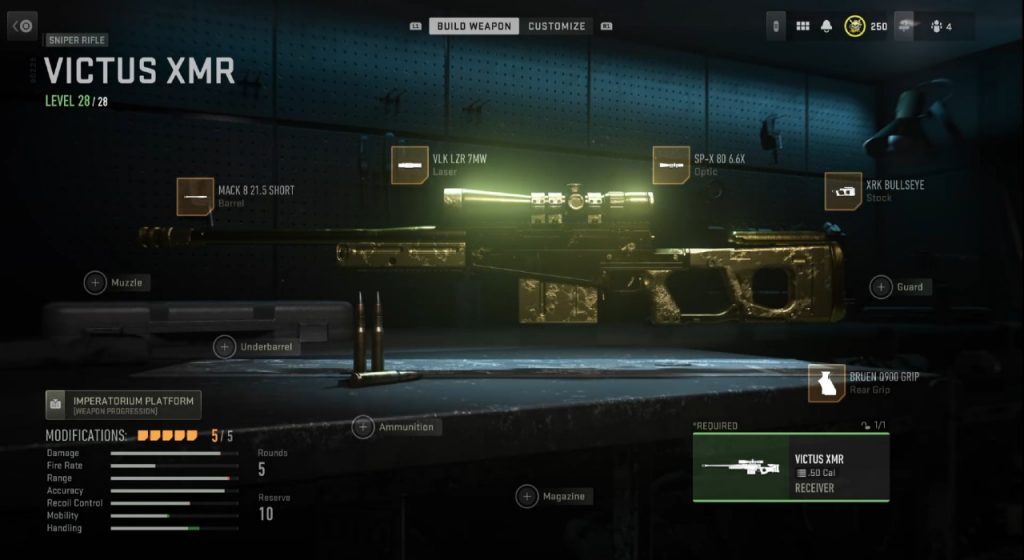Add a Magazine attachment
1024x560 pixels.
[527, 496]
